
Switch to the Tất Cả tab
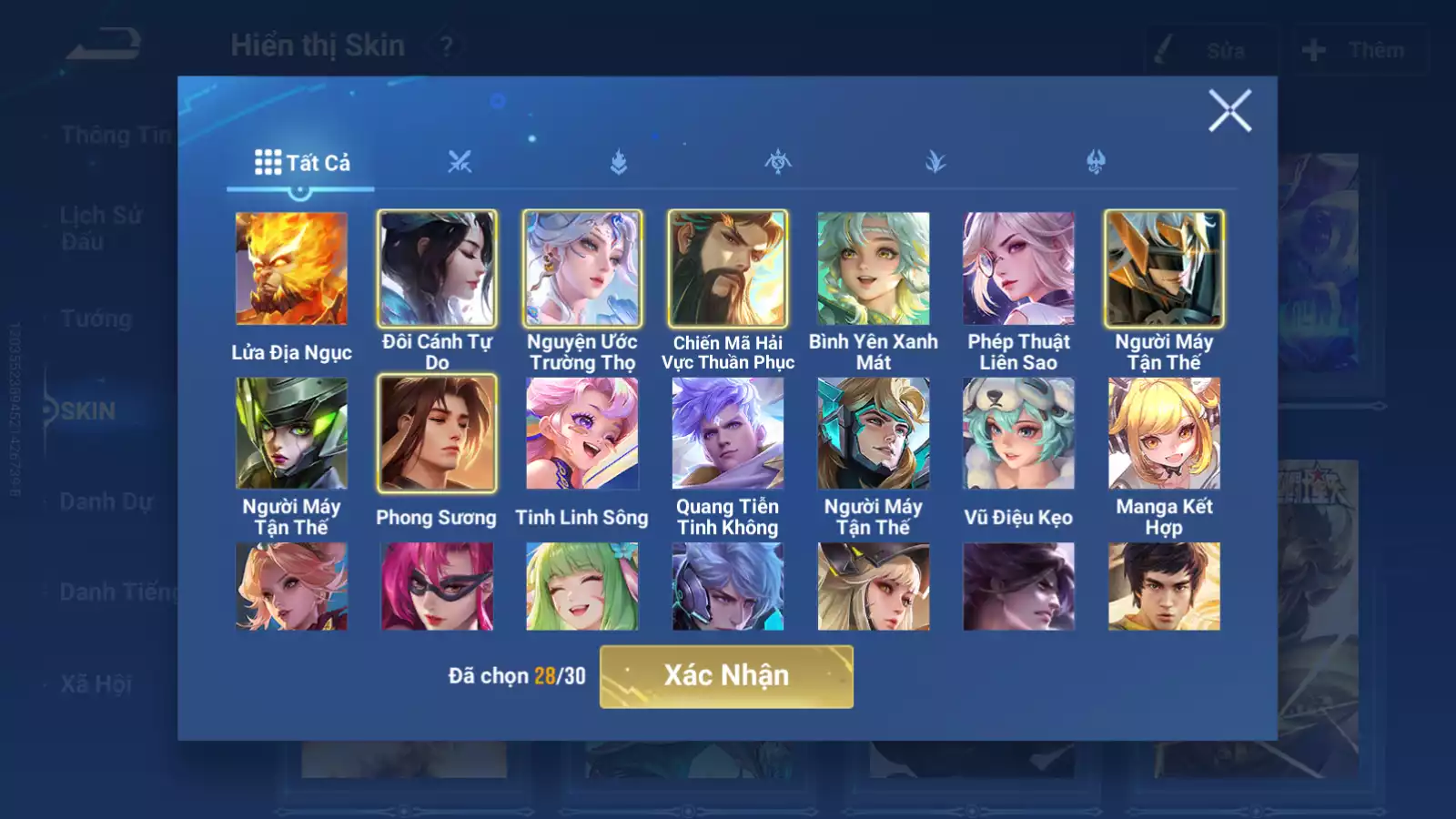pos(301,163)
